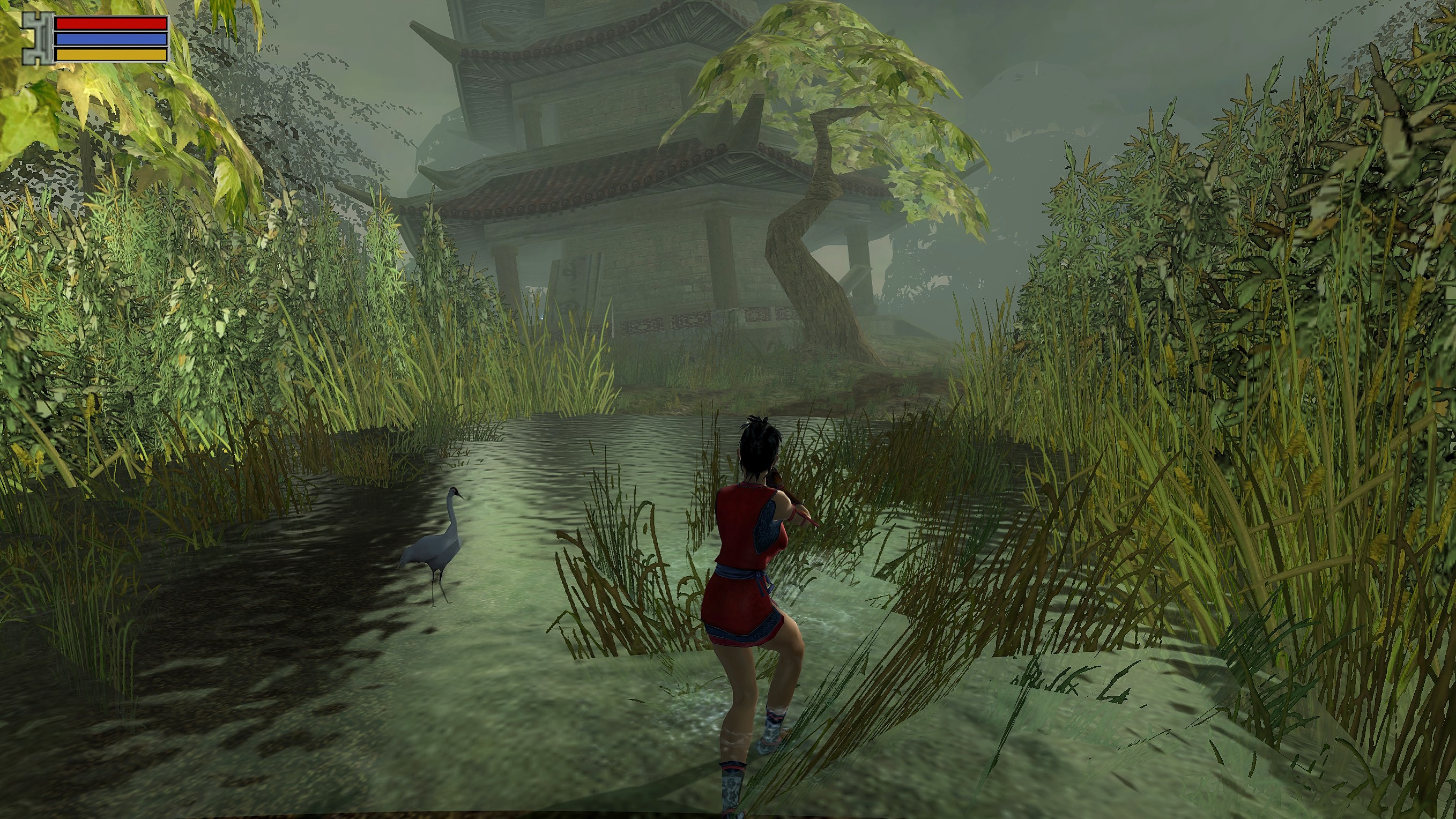Click the red health bar to adjust it
The image size is (1456, 819).
coord(110,23)
